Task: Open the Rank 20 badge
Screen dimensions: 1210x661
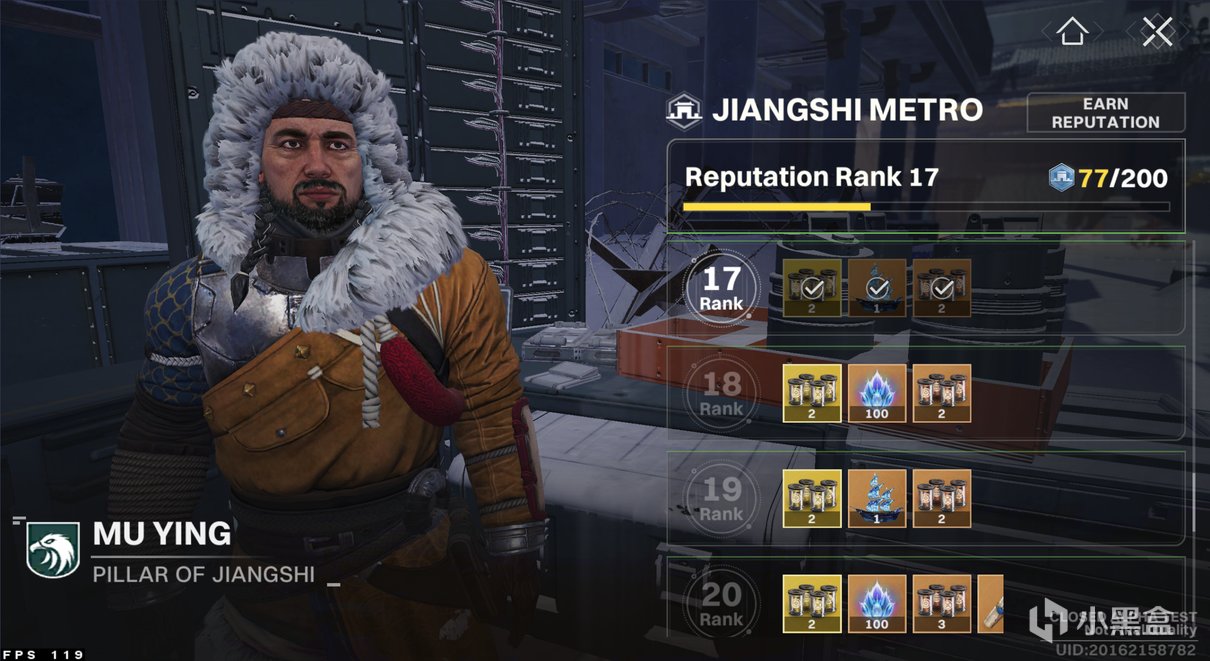Action: click(x=721, y=602)
